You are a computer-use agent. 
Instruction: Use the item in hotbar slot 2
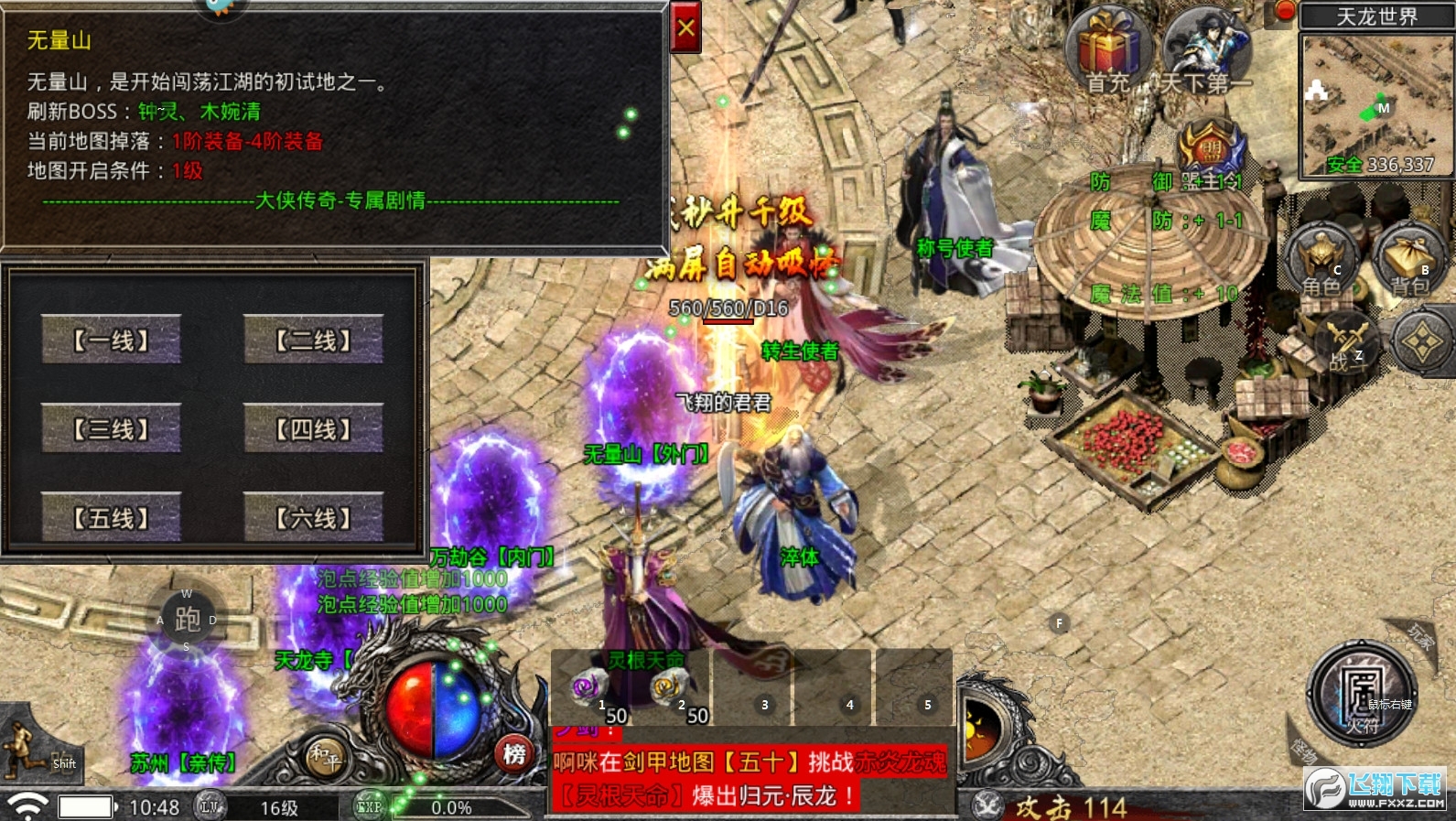click(x=669, y=688)
